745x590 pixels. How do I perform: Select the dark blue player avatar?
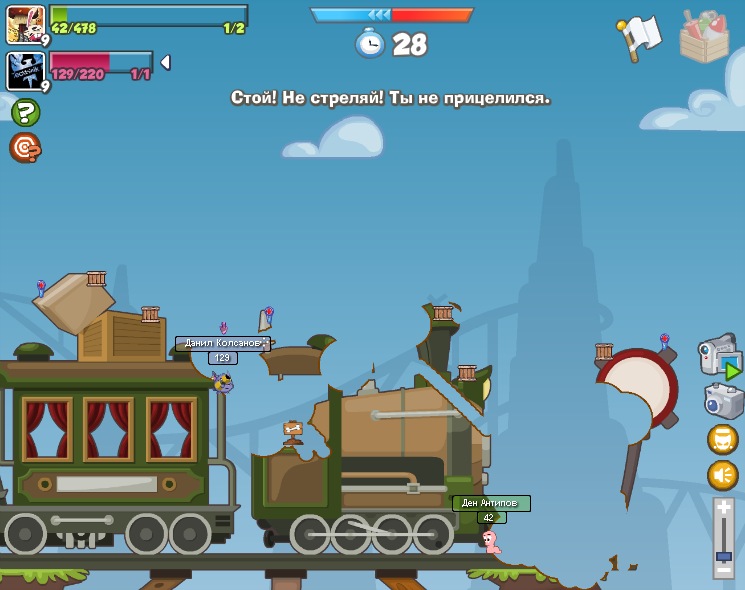click(x=25, y=71)
